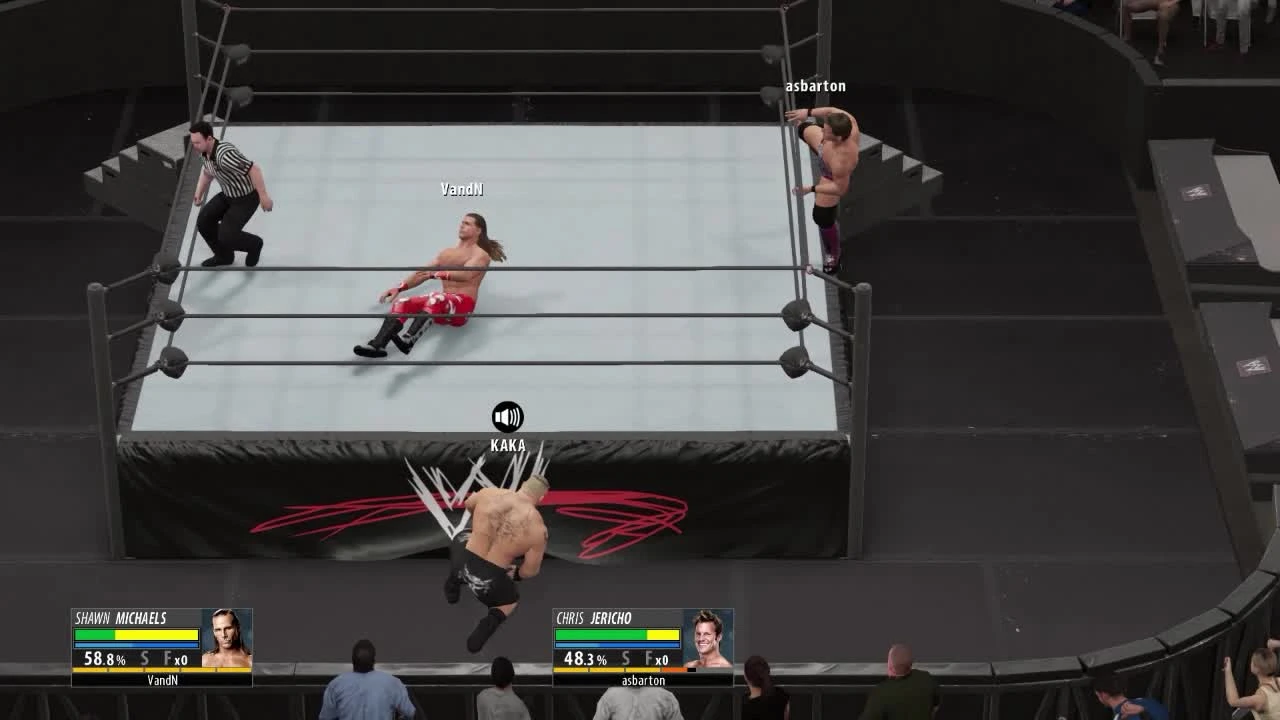Click Shawn Michaels' signature "S" icon

[144, 658]
